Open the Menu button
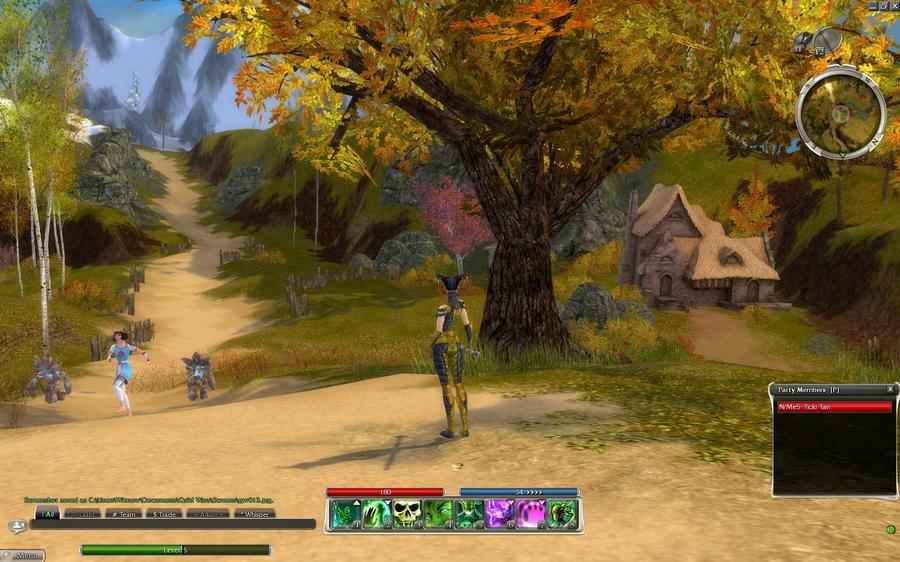 coord(24,555)
